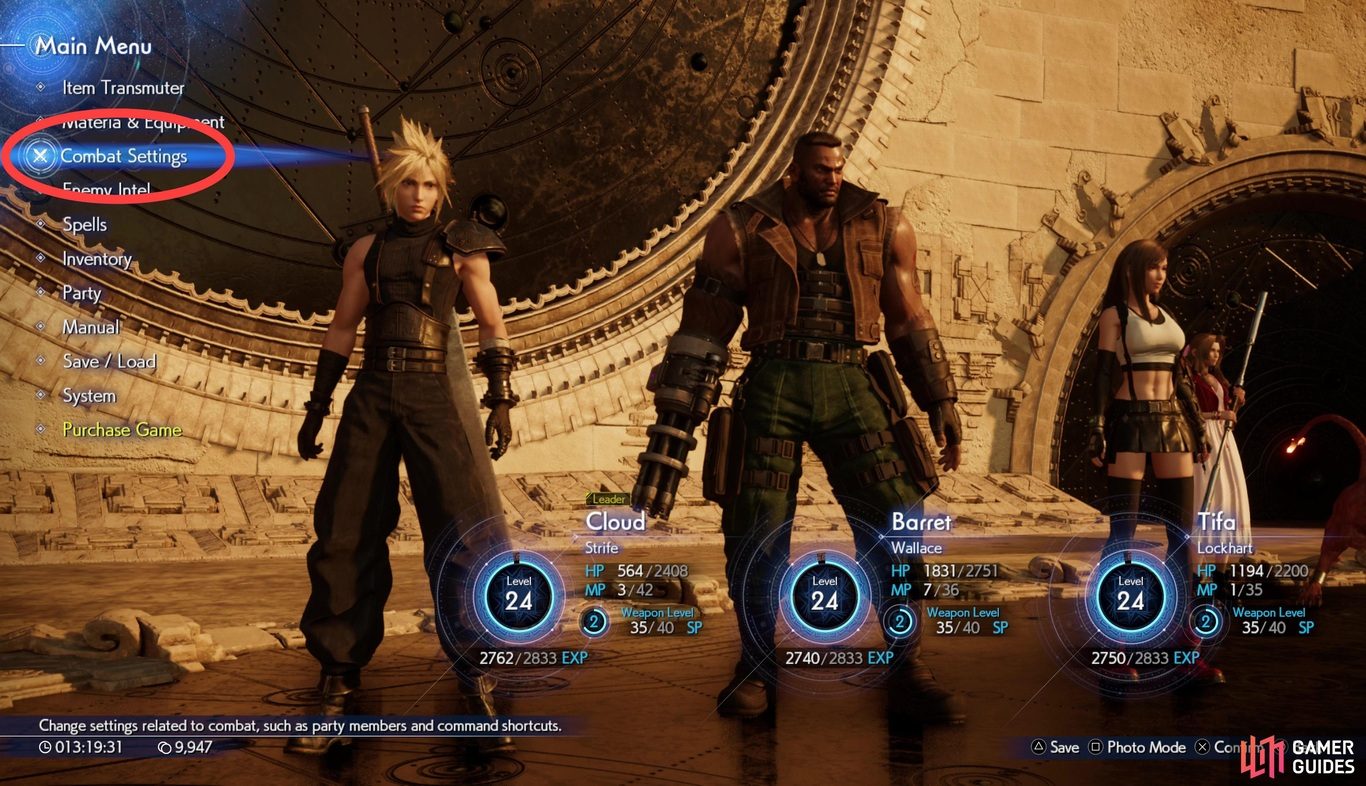Viewport: 1366px width, 786px height.
Task: Select the Party menu entry
Action: point(81,293)
